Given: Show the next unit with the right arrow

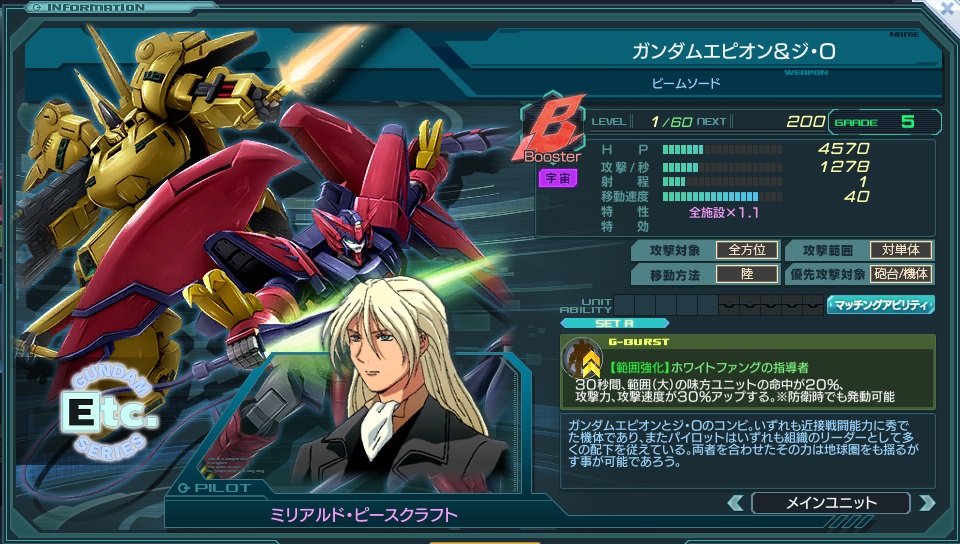Looking at the screenshot, I should 926,503.
